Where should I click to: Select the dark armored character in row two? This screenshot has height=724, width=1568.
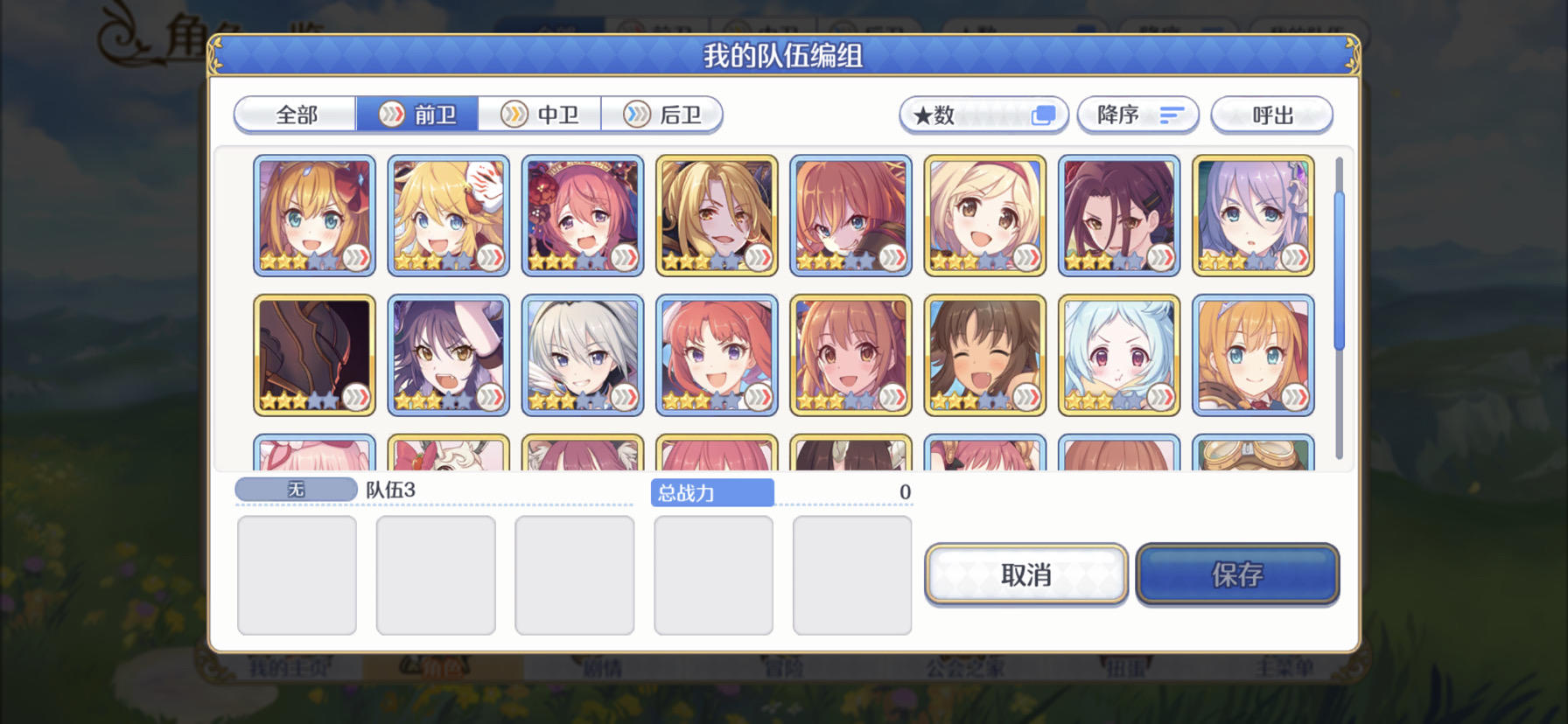click(x=313, y=354)
